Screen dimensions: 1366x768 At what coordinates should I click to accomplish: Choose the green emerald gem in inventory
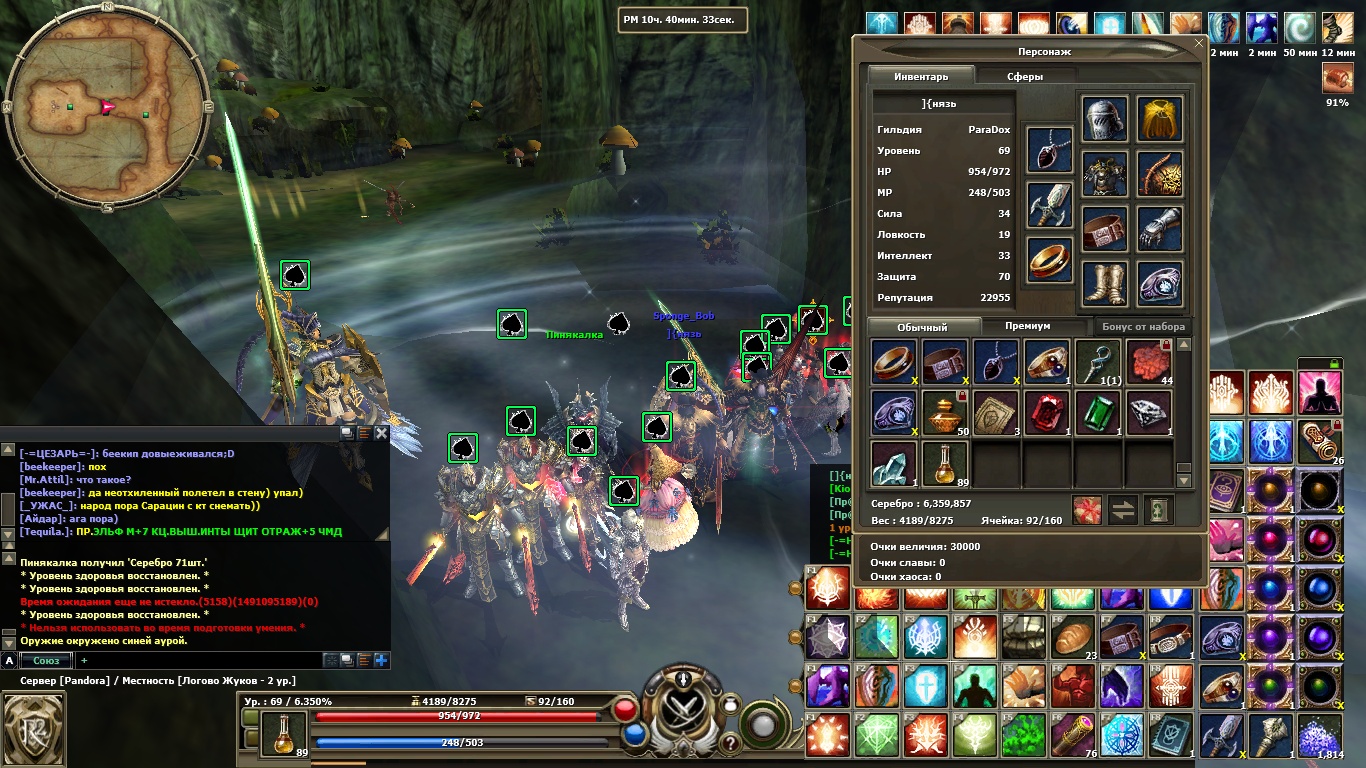pyautogui.click(x=1097, y=413)
